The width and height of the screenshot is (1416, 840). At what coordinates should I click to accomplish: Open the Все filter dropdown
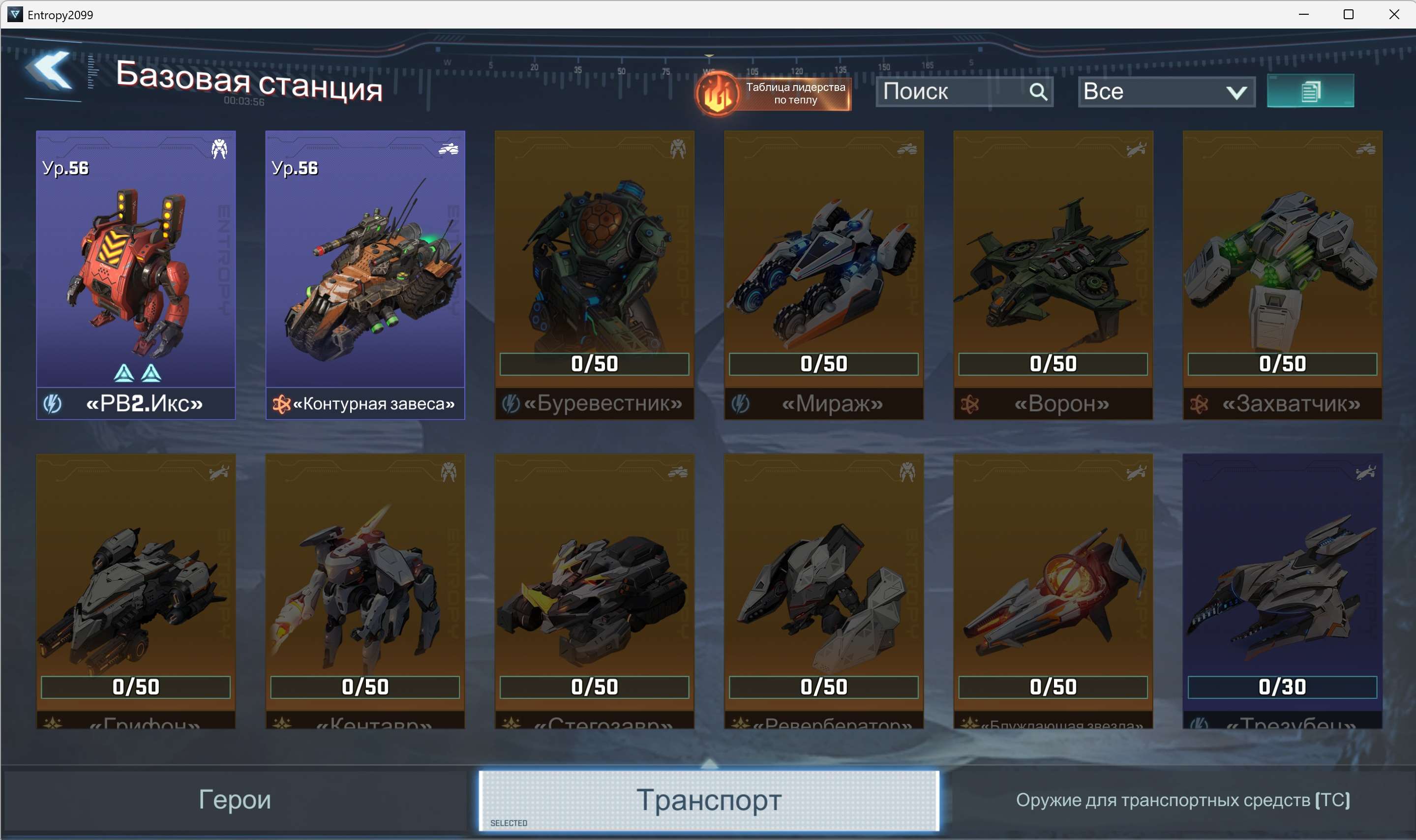pos(1165,91)
